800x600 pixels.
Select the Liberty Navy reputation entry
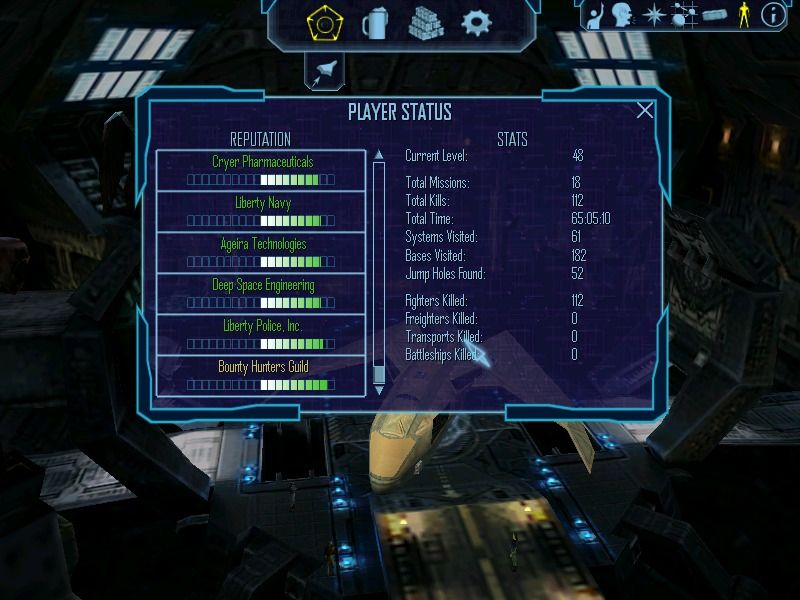pos(262,211)
